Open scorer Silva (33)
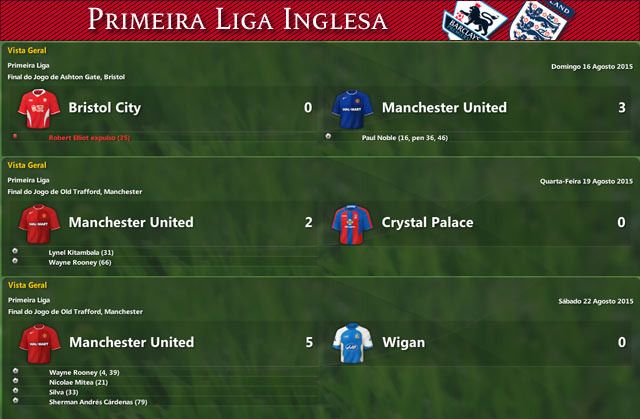The height and width of the screenshot is (419, 640). click(62, 392)
